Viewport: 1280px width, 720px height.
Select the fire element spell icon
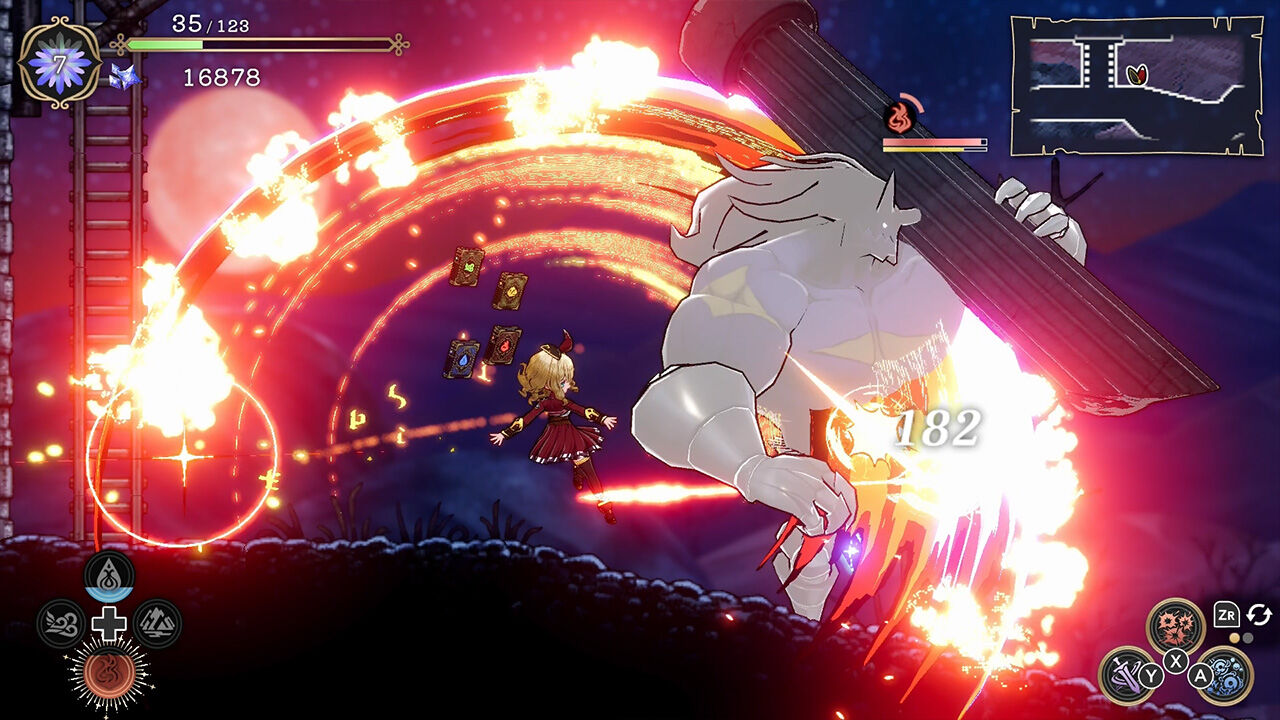point(110,670)
